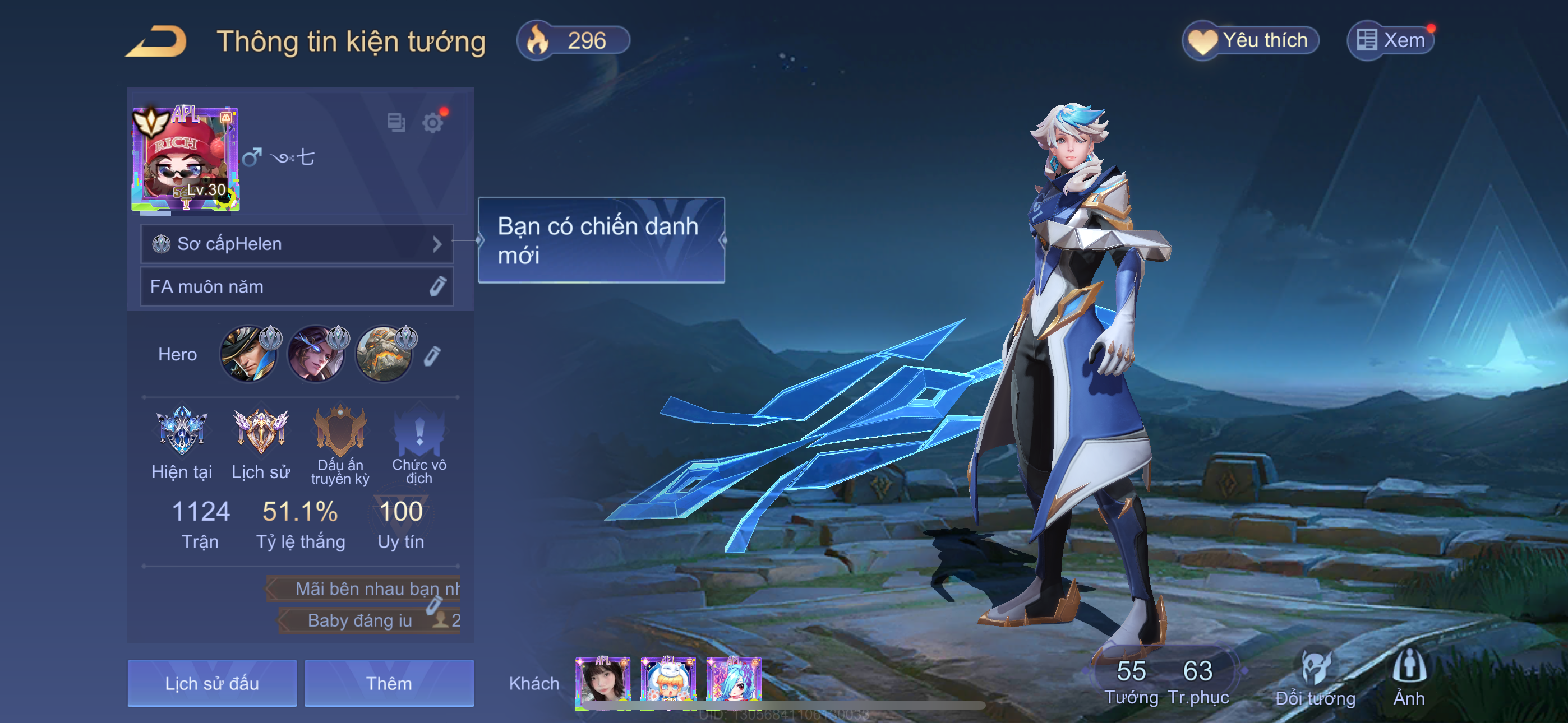1568x723 pixels.
Task: Select the first visitor's avatar
Action: (x=603, y=682)
